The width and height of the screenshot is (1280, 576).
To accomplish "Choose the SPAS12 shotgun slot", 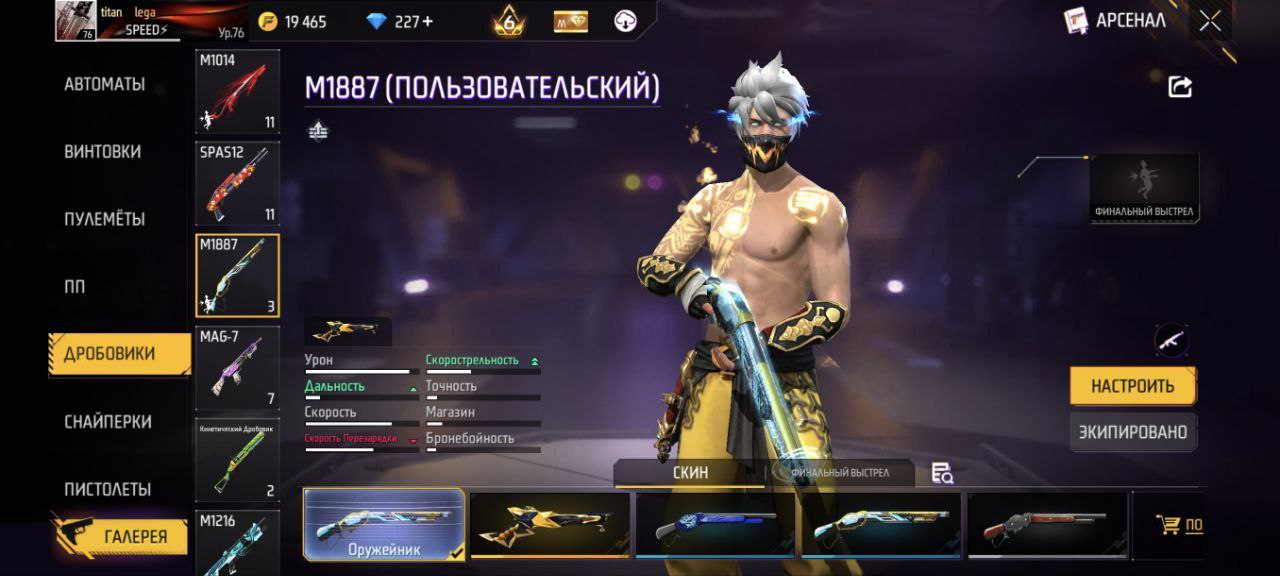I will 237,183.
